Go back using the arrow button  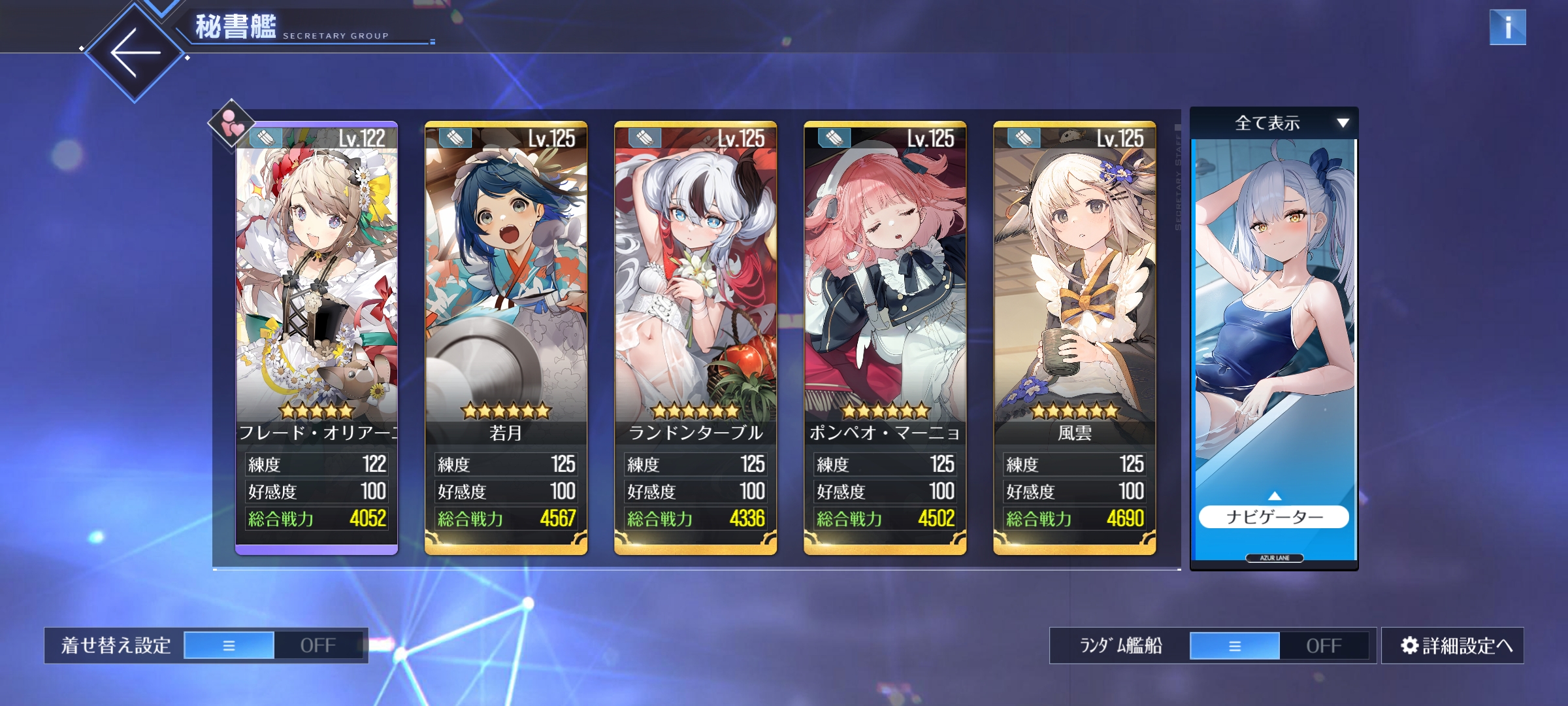coord(135,52)
